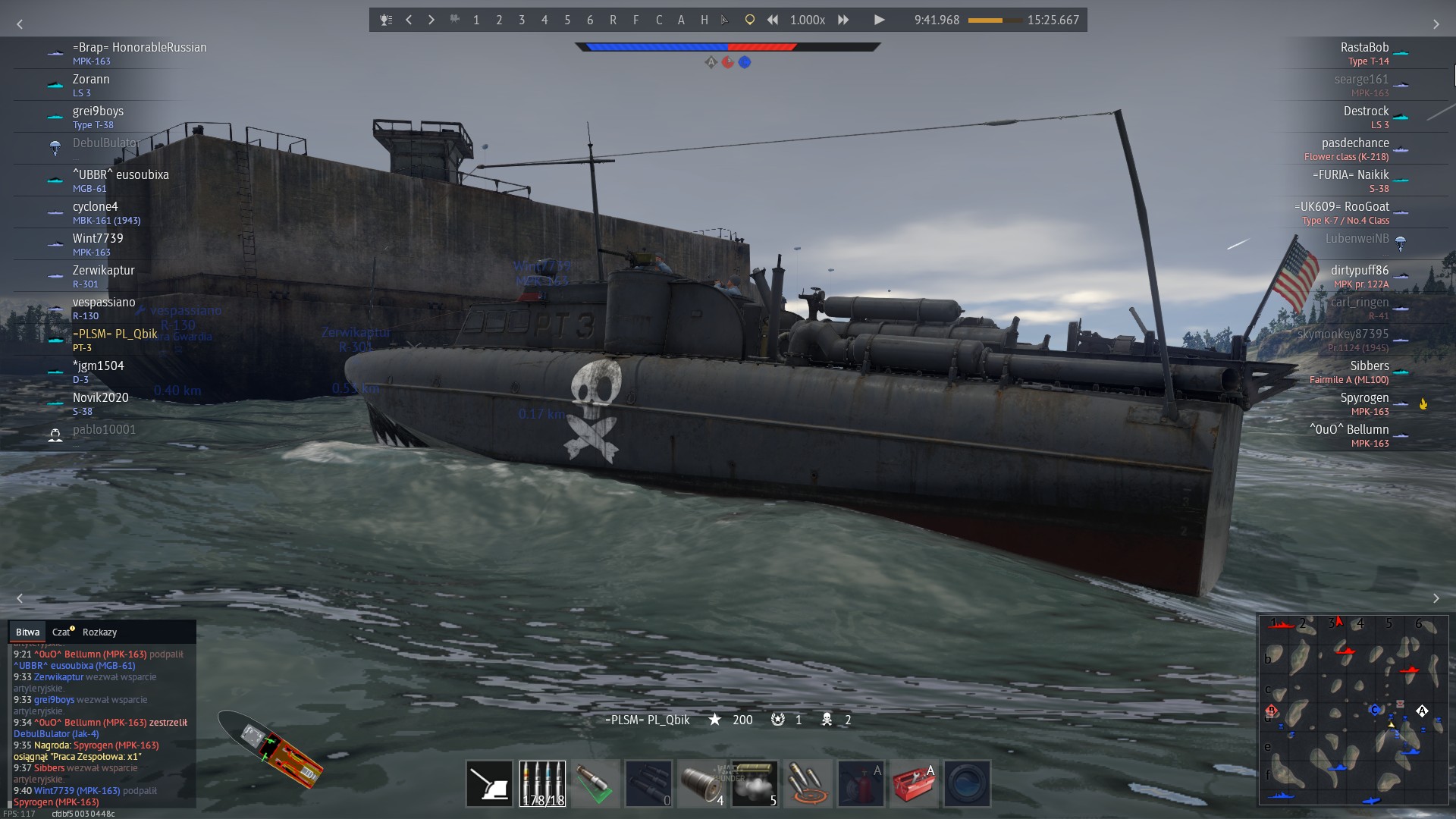Activate the depth charge slot
The image size is (1456, 819).
click(701, 783)
